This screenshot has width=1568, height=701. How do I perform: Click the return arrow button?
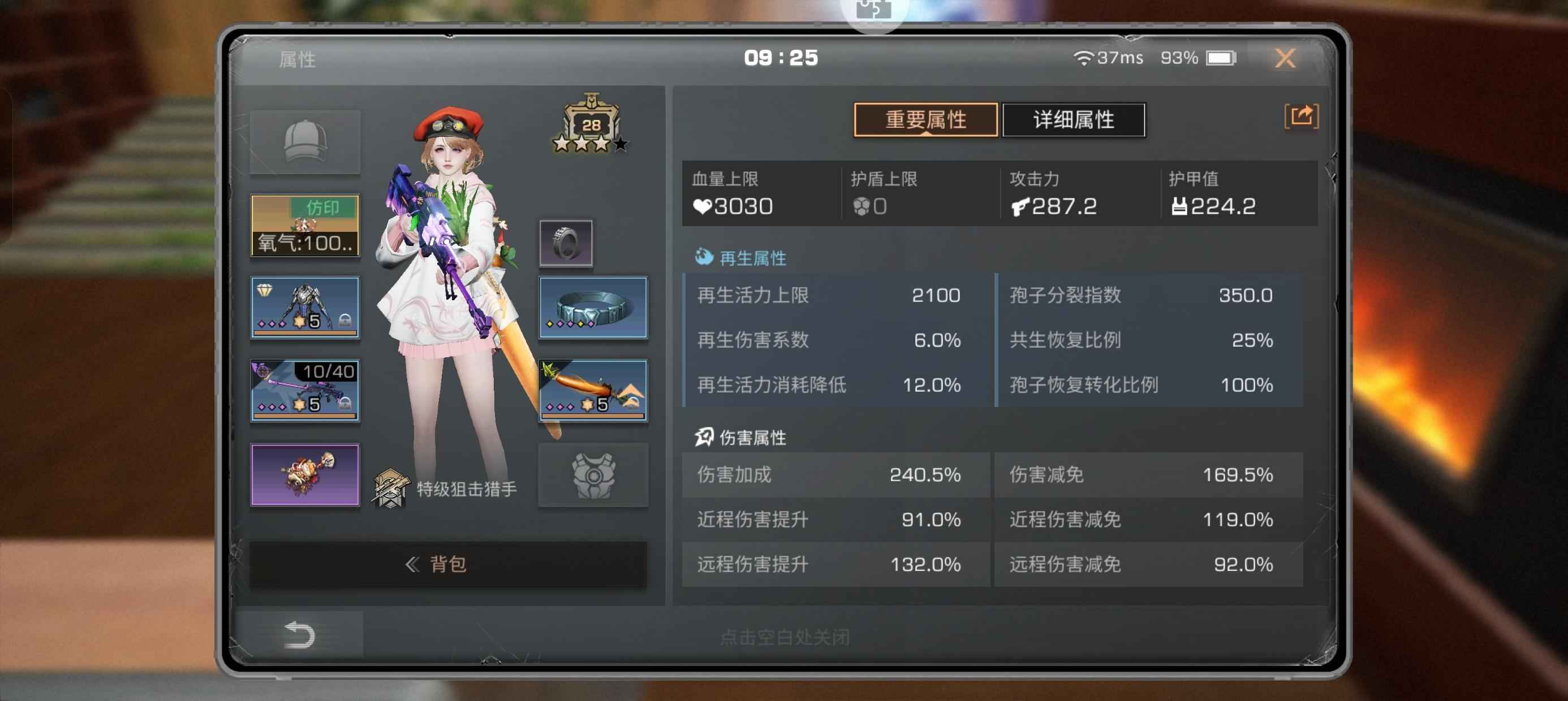[299, 635]
